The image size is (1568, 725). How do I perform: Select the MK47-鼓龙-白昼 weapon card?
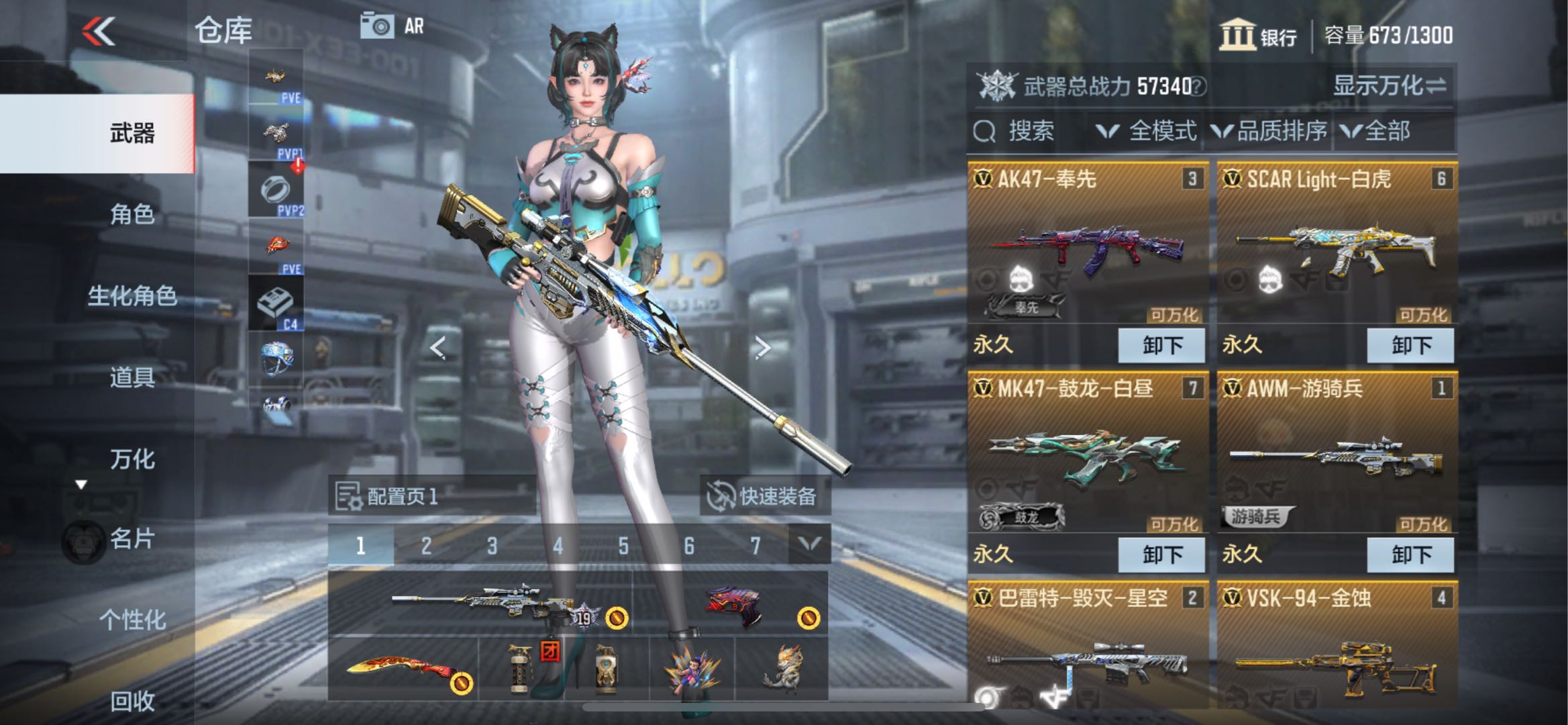tap(1087, 456)
